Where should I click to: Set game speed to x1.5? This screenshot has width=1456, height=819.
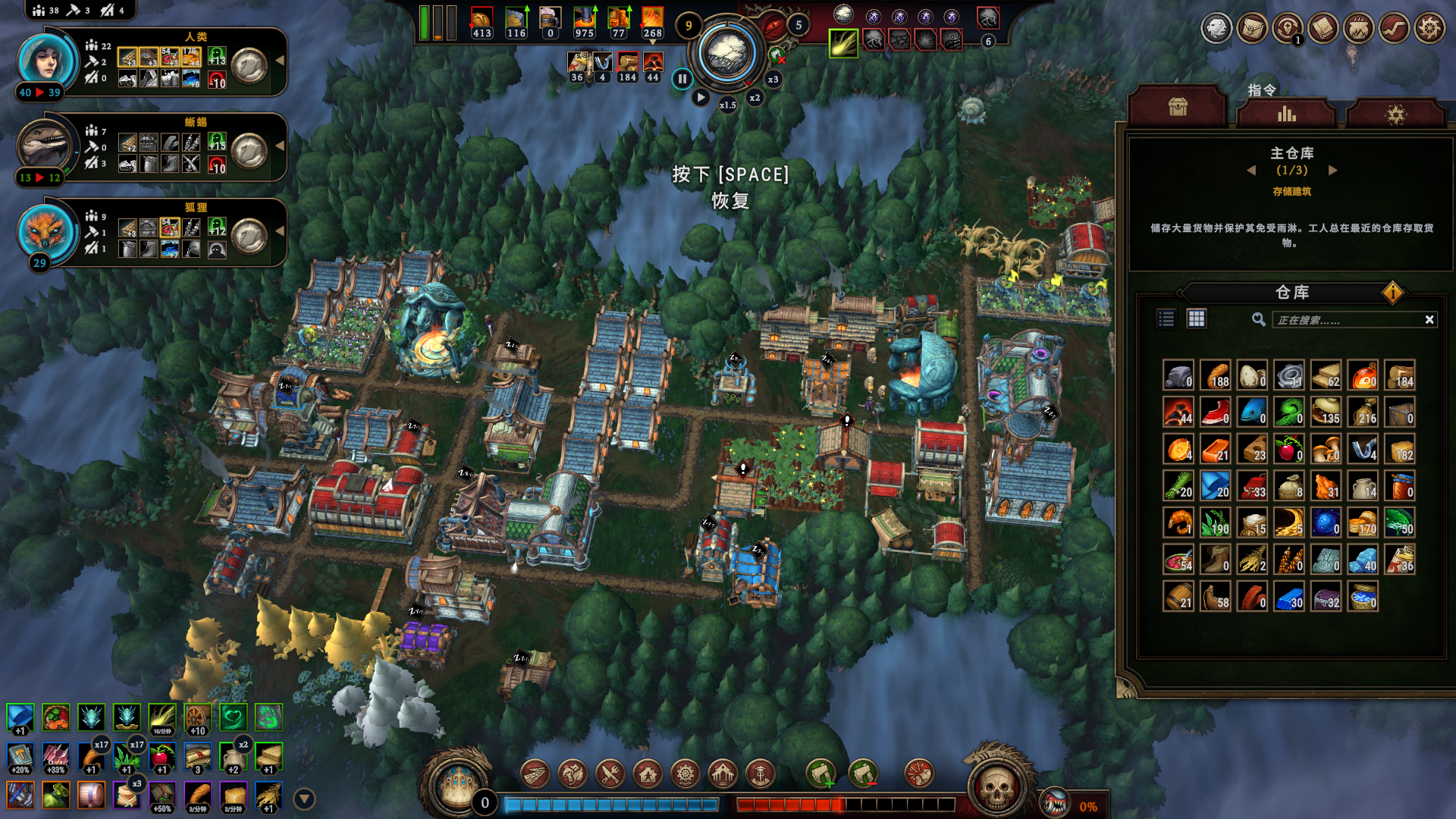(x=727, y=105)
